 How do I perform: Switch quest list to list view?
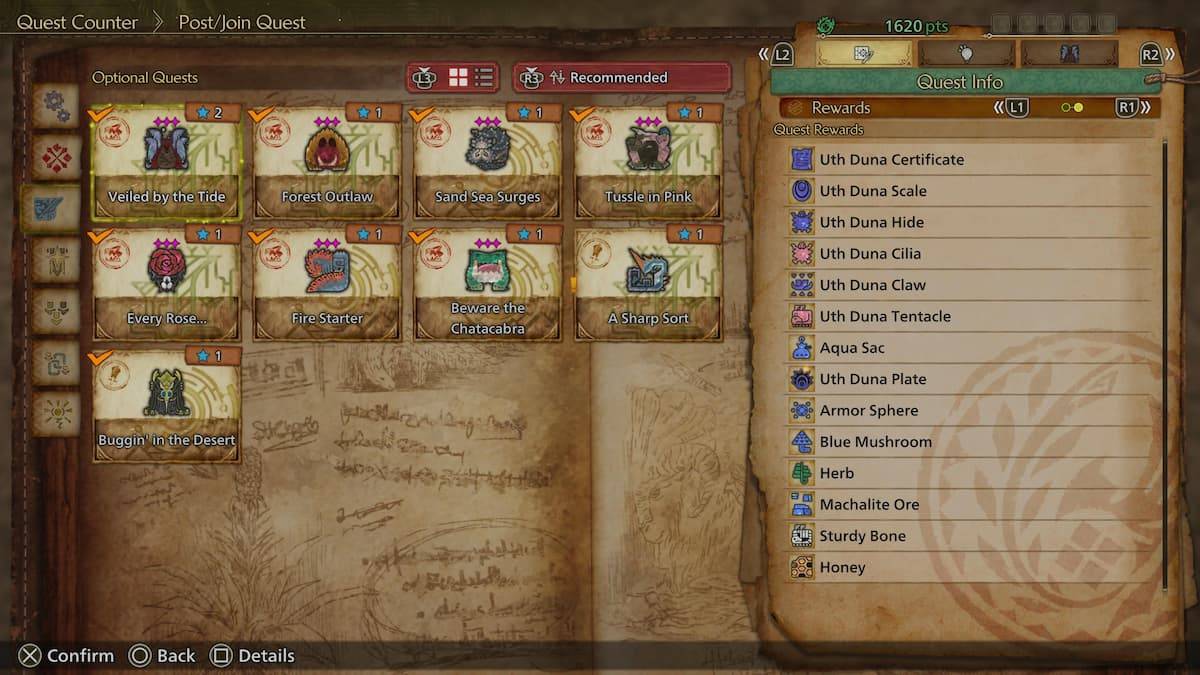484,77
